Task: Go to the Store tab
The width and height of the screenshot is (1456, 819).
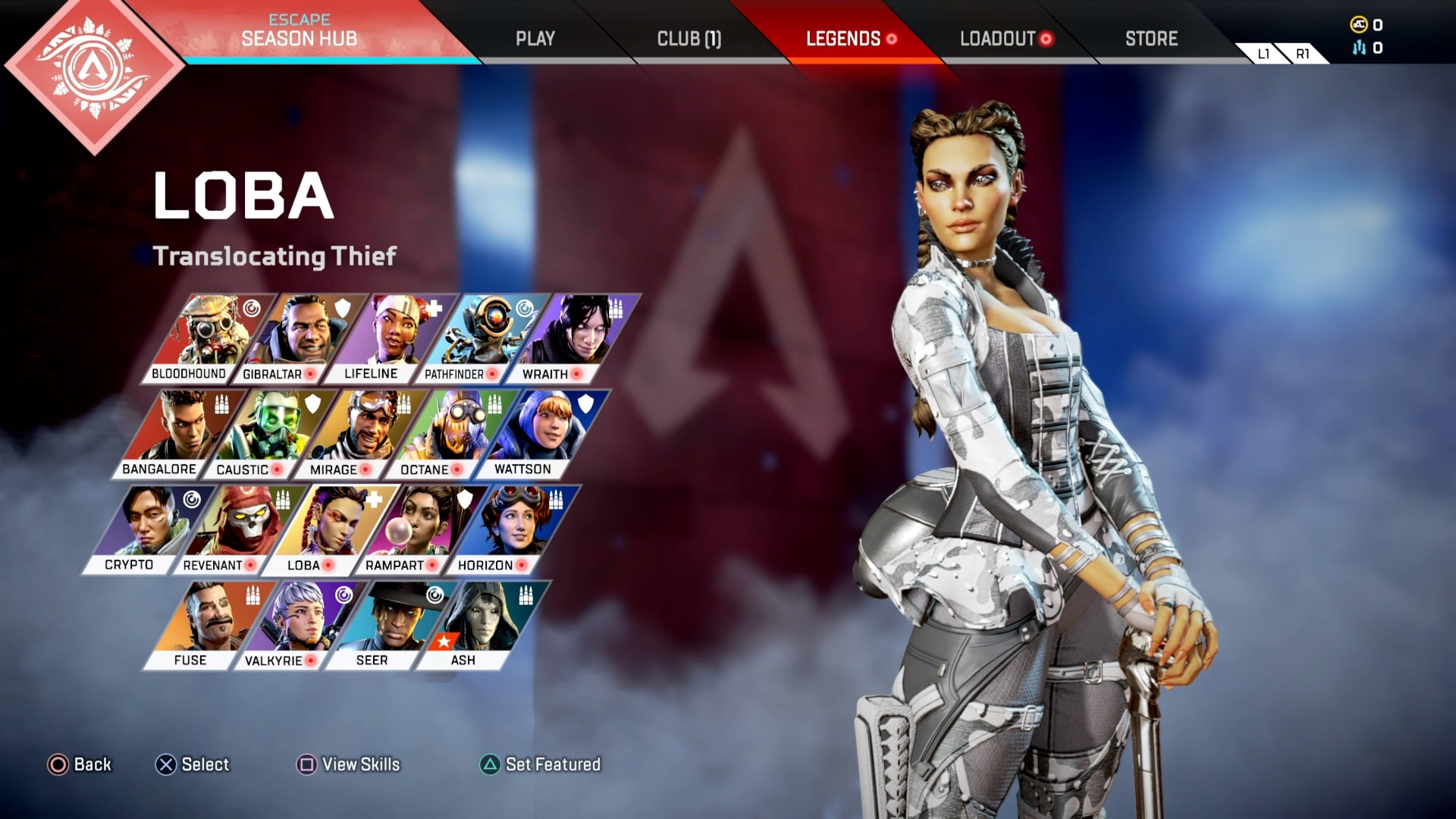Action: tap(1151, 39)
